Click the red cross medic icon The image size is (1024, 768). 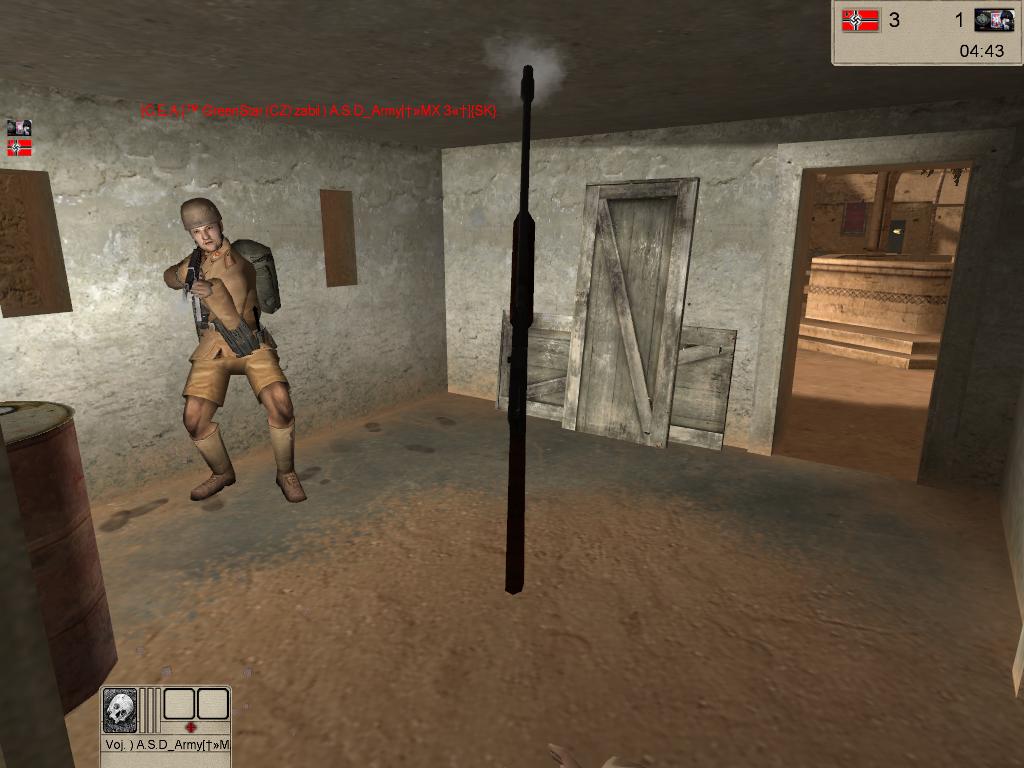pyautogui.click(x=191, y=727)
